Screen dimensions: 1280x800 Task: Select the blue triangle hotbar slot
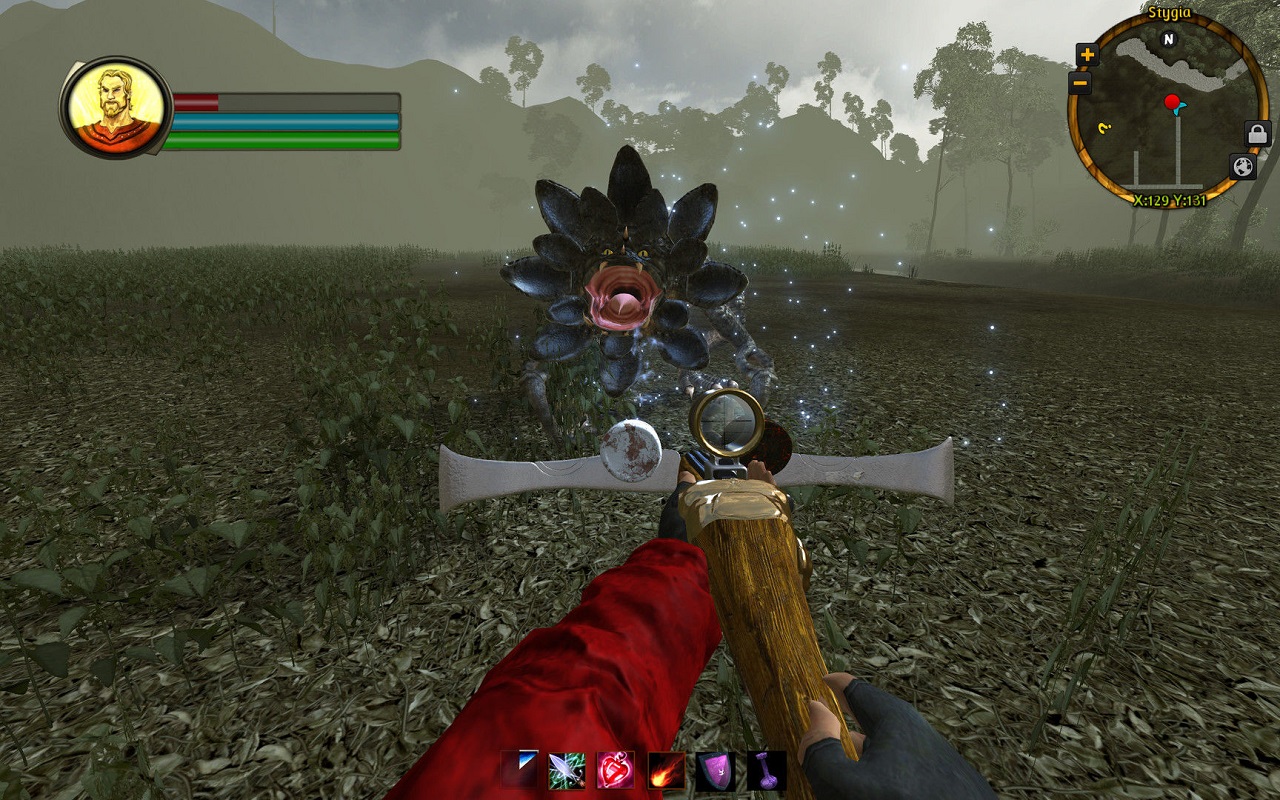coord(520,769)
